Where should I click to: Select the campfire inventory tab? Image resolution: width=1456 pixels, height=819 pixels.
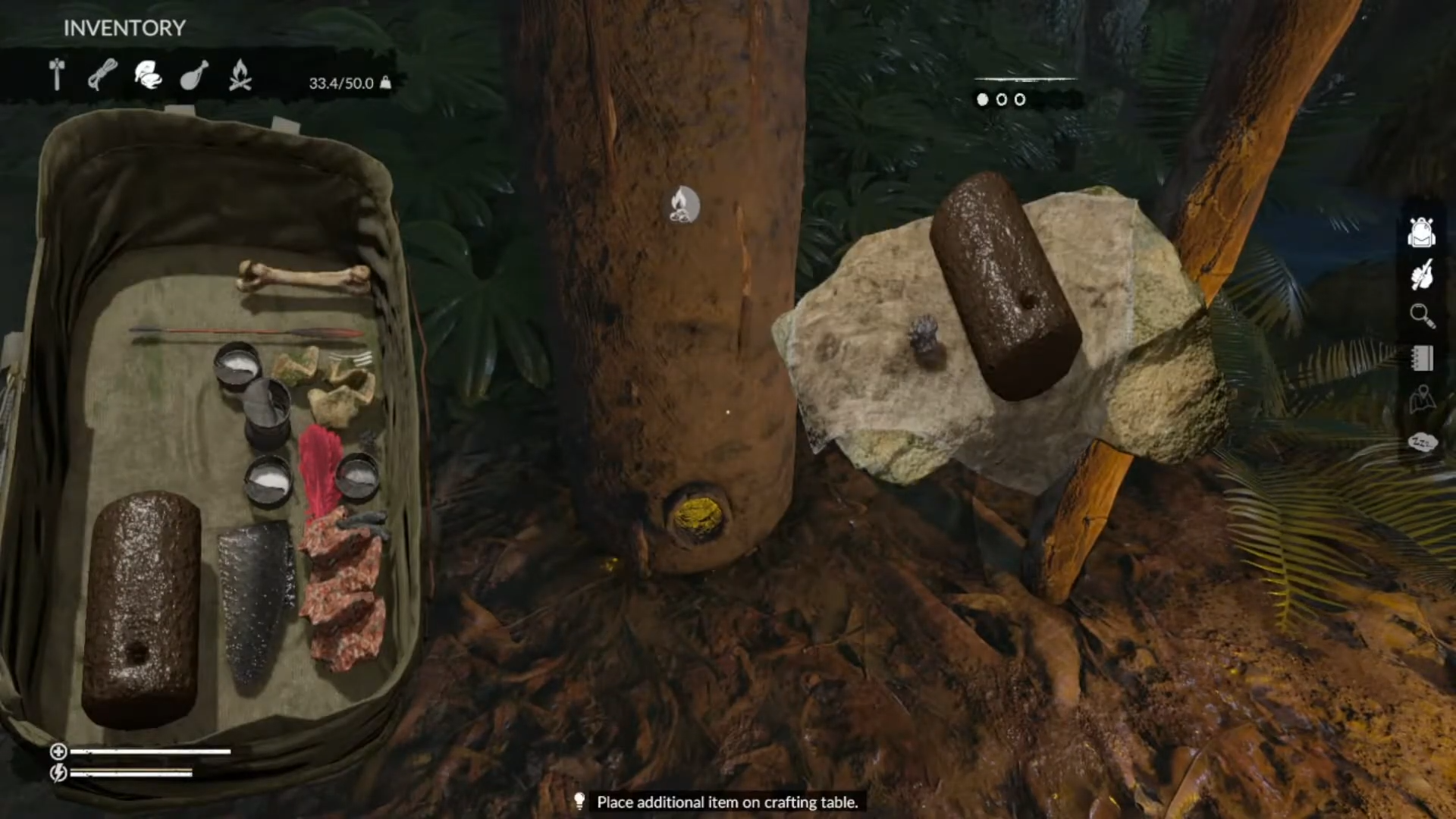pyautogui.click(x=240, y=75)
